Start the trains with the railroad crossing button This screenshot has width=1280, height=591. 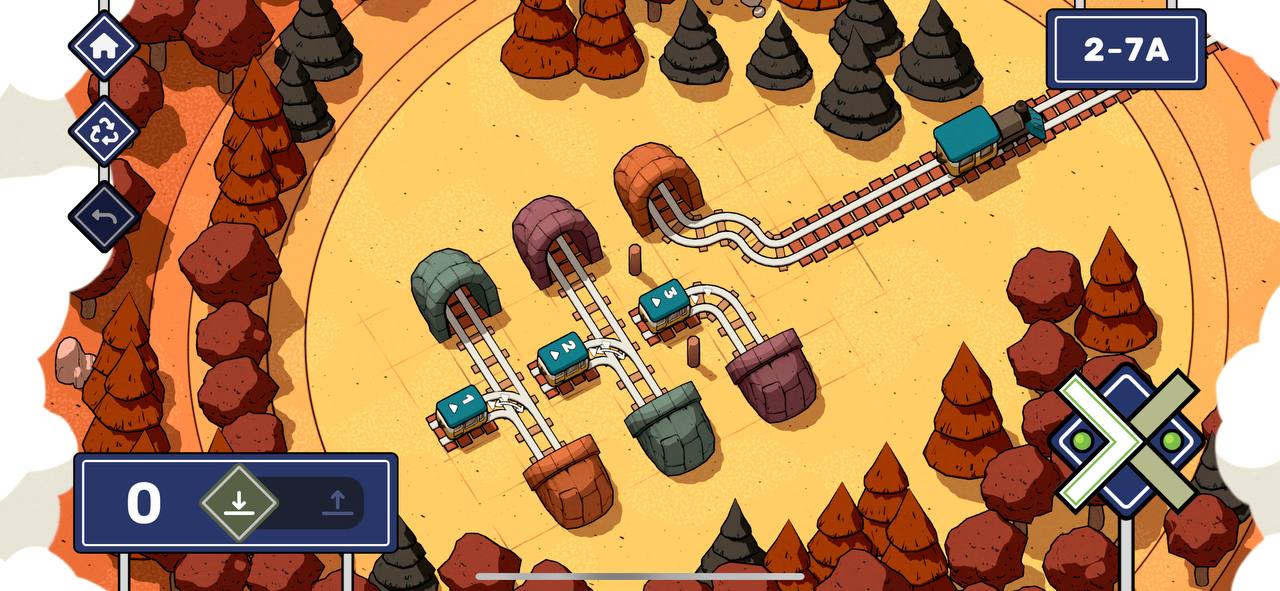pyautogui.click(x=1126, y=439)
